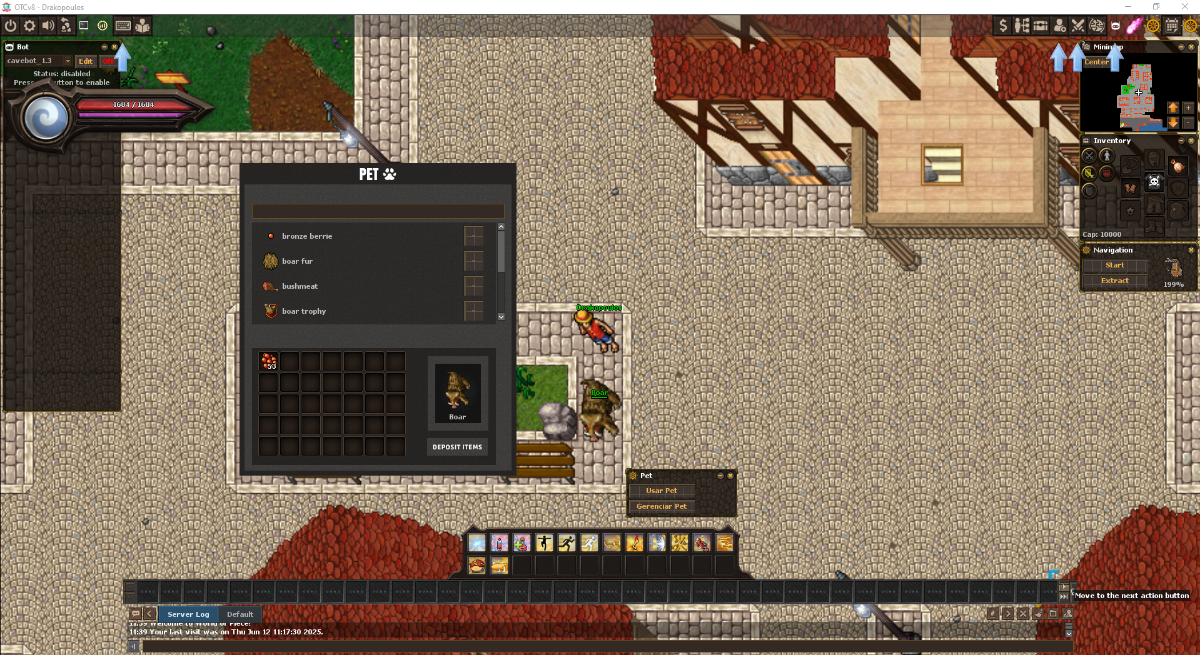Switch to the Default chat tab
This screenshot has height=655, width=1200.
click(240, 614)
